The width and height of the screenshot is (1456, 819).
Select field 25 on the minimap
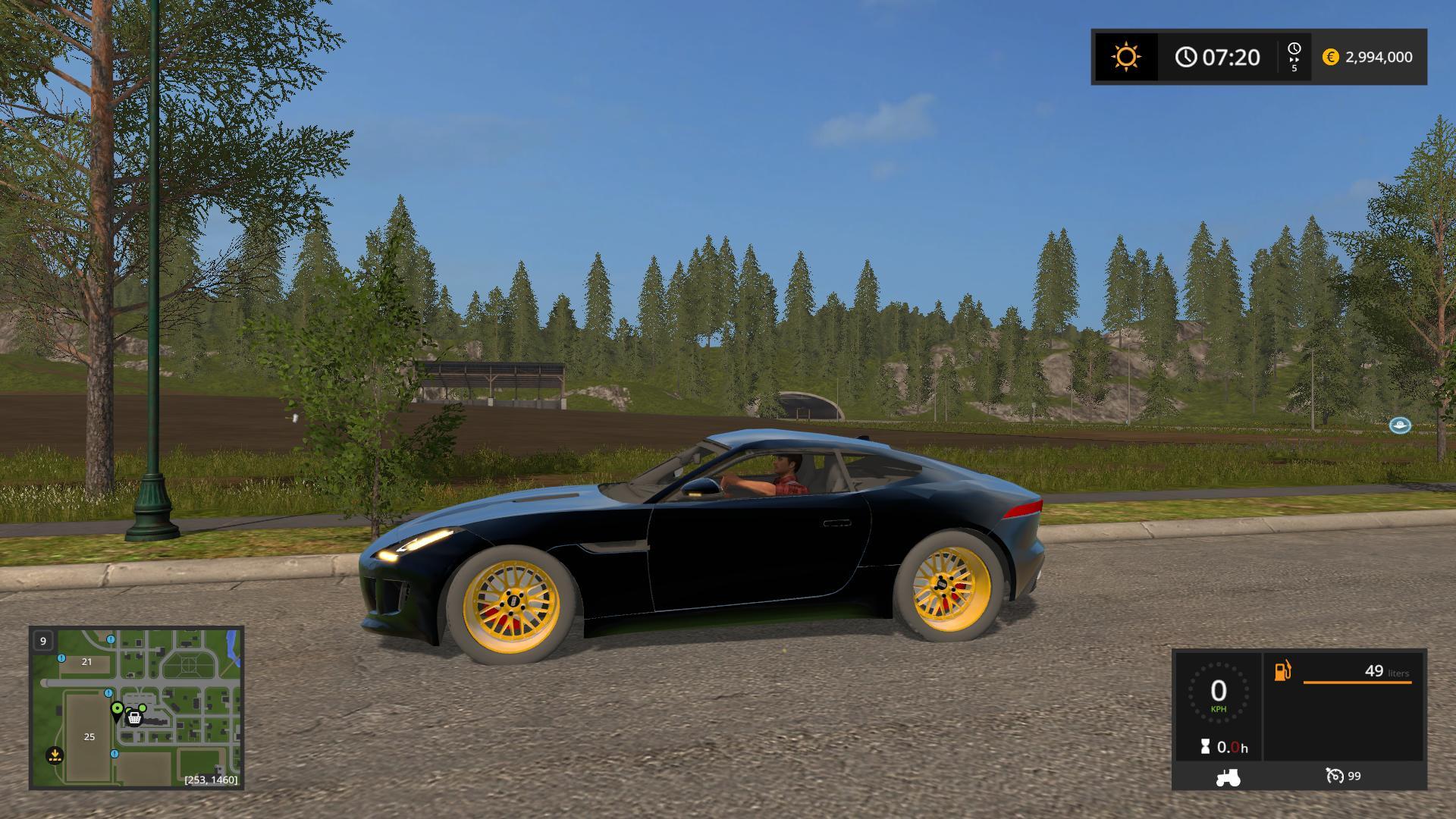[89, 737]
